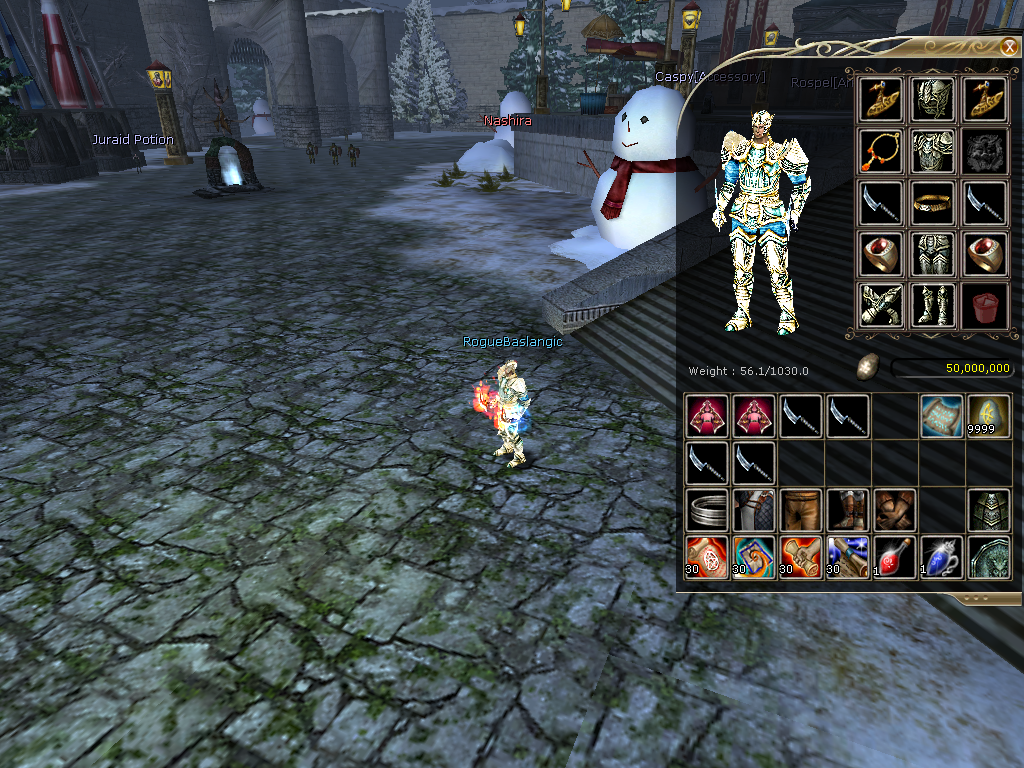1024x768 pixels.
Task: Select the equipped chest armor slot
Action: point(935,150)
